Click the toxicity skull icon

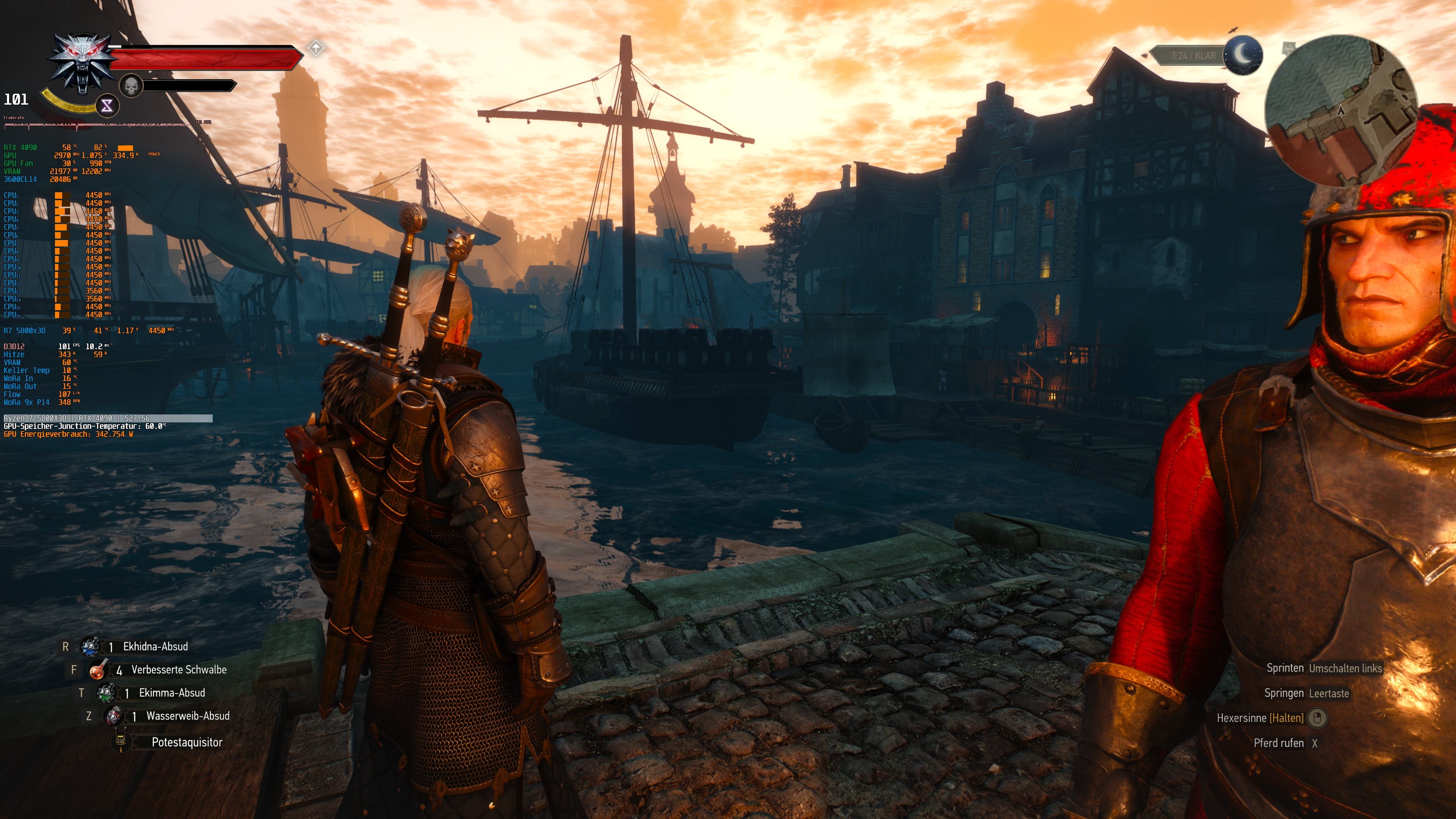(131, 86)
